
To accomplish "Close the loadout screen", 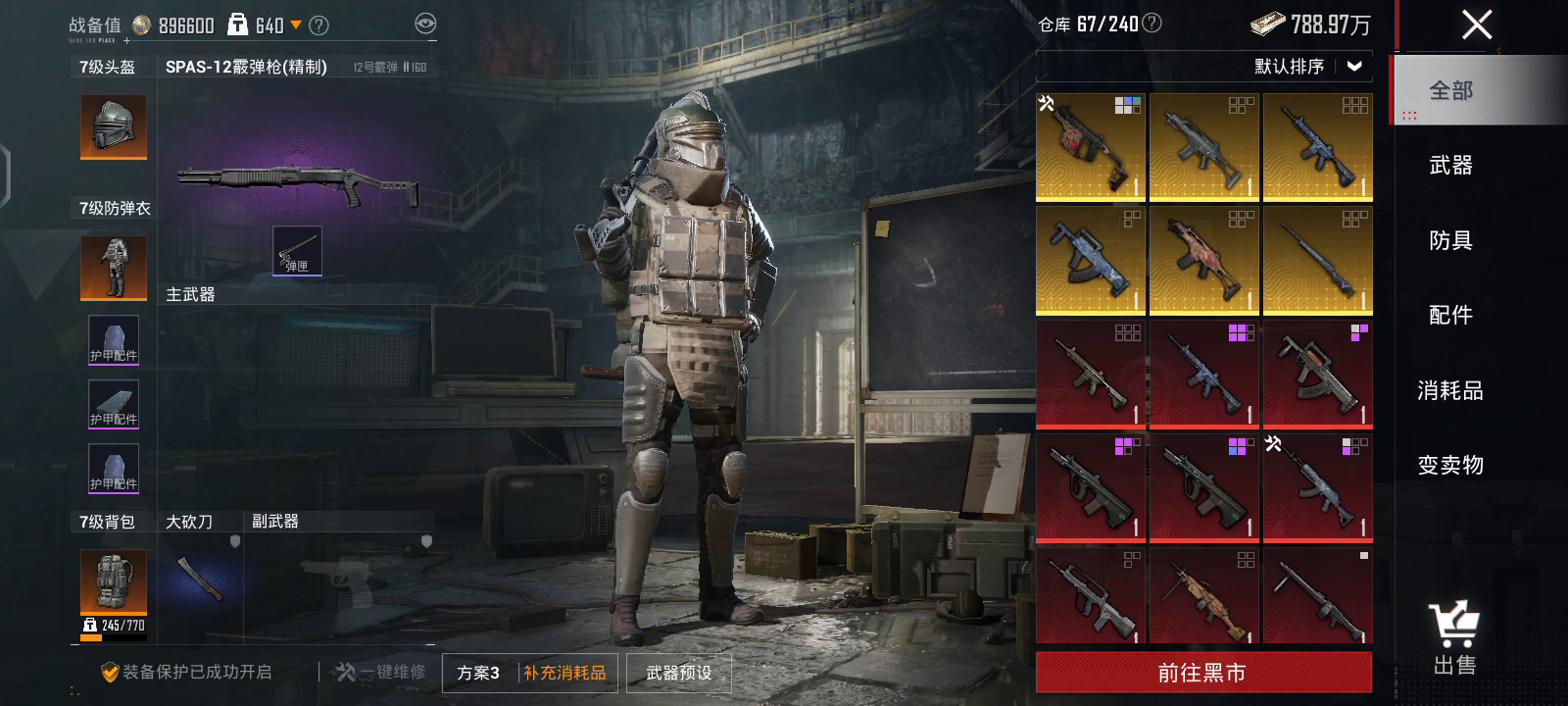I will [x=1476, y=25].
